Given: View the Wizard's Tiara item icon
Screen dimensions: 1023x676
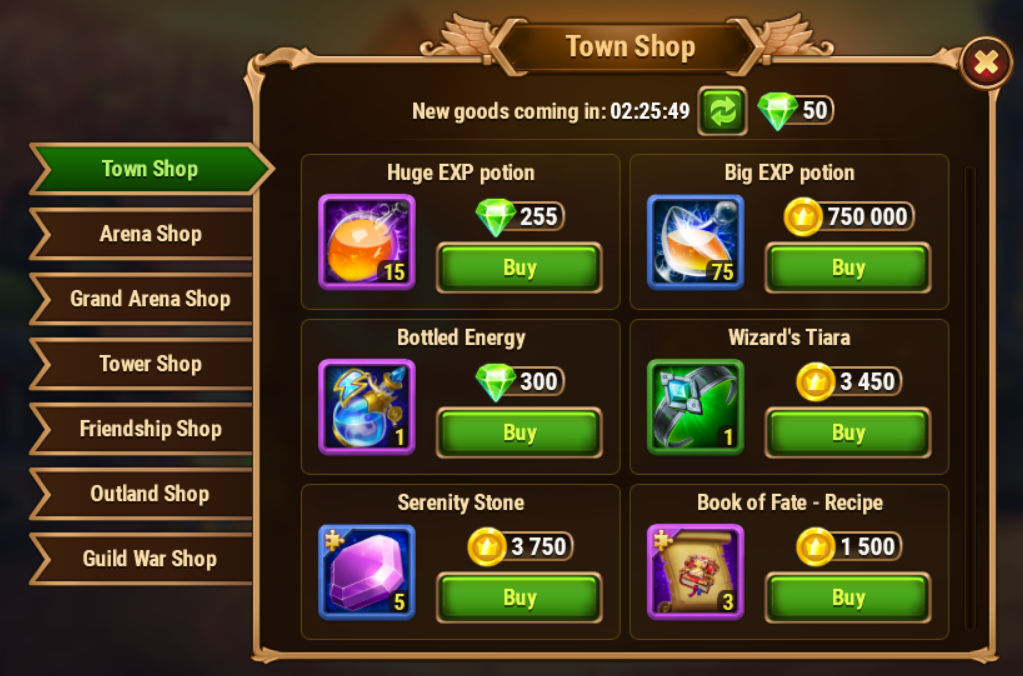Looking at the screenshot, I should pos(695,407).
